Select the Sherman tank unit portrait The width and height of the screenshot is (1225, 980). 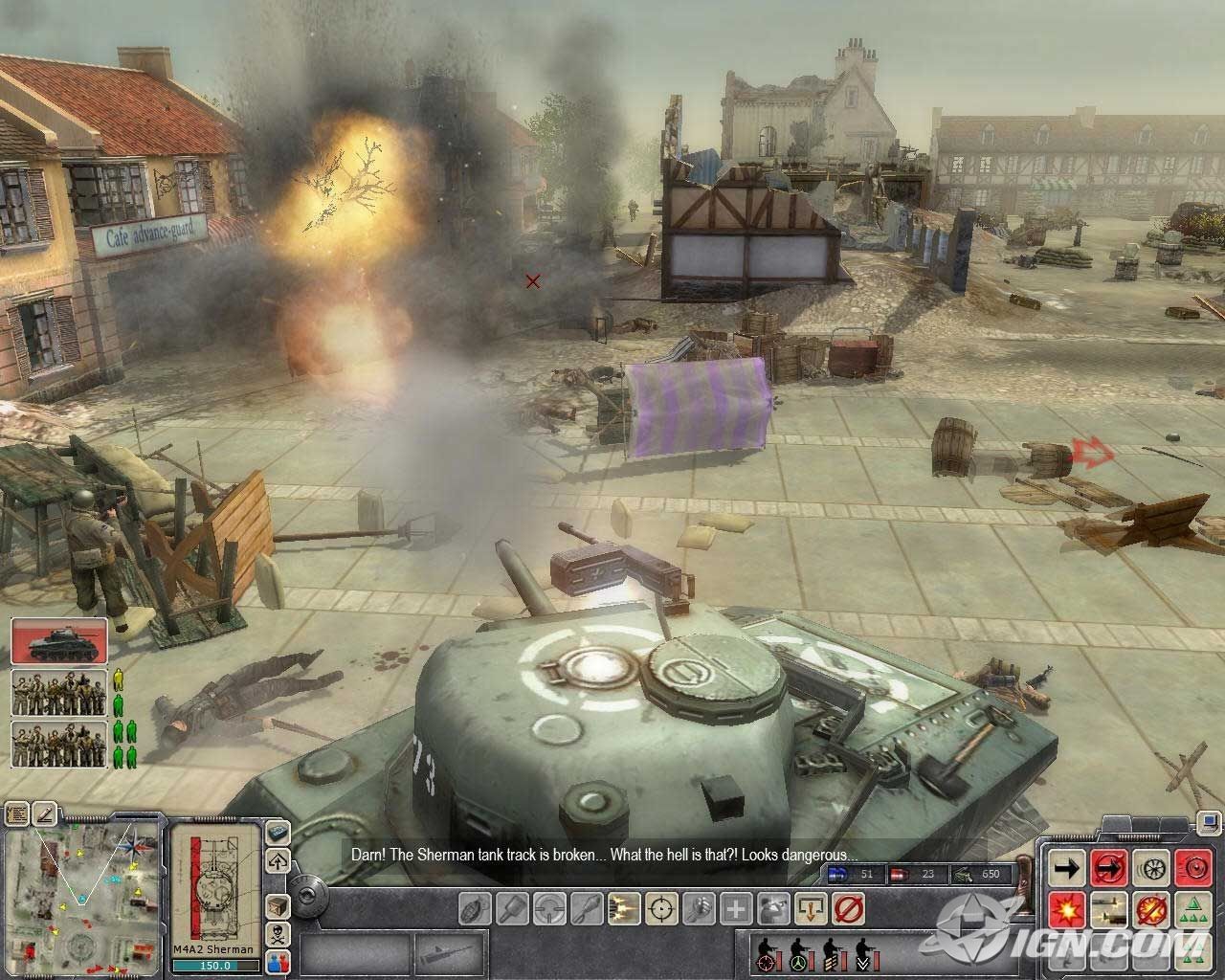59,640
